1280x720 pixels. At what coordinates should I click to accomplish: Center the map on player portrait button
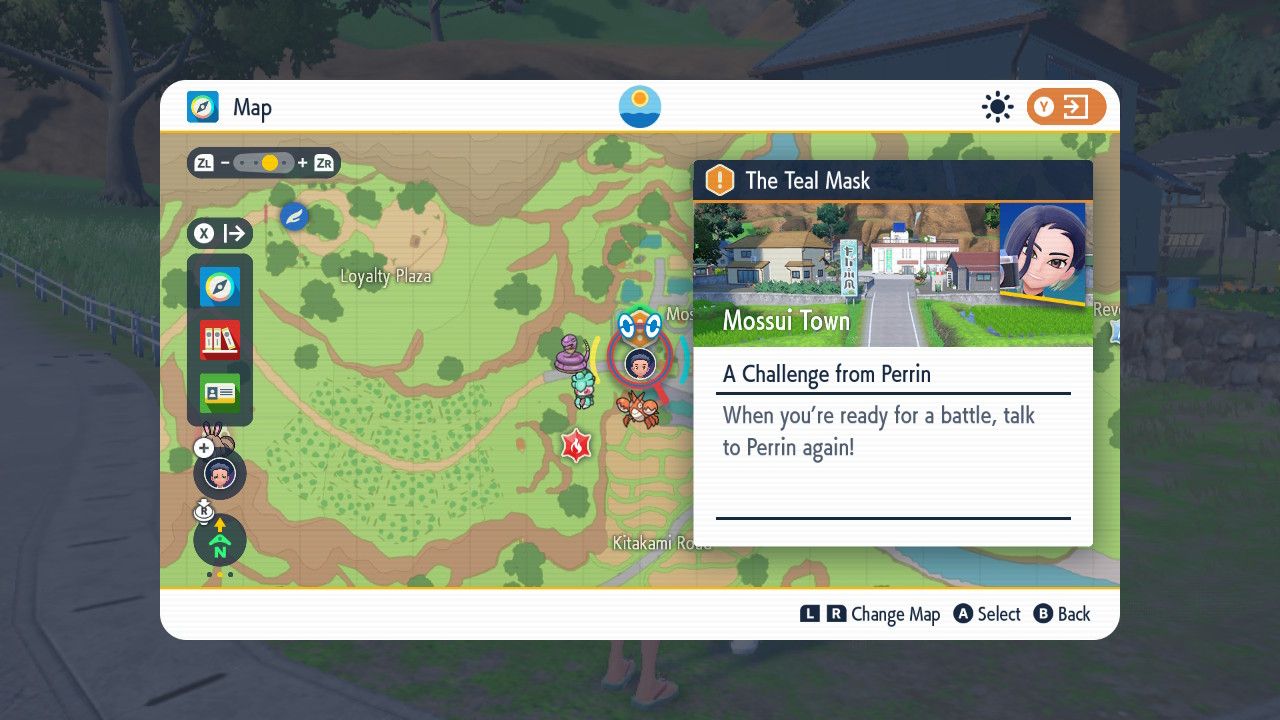click(219, 473)
